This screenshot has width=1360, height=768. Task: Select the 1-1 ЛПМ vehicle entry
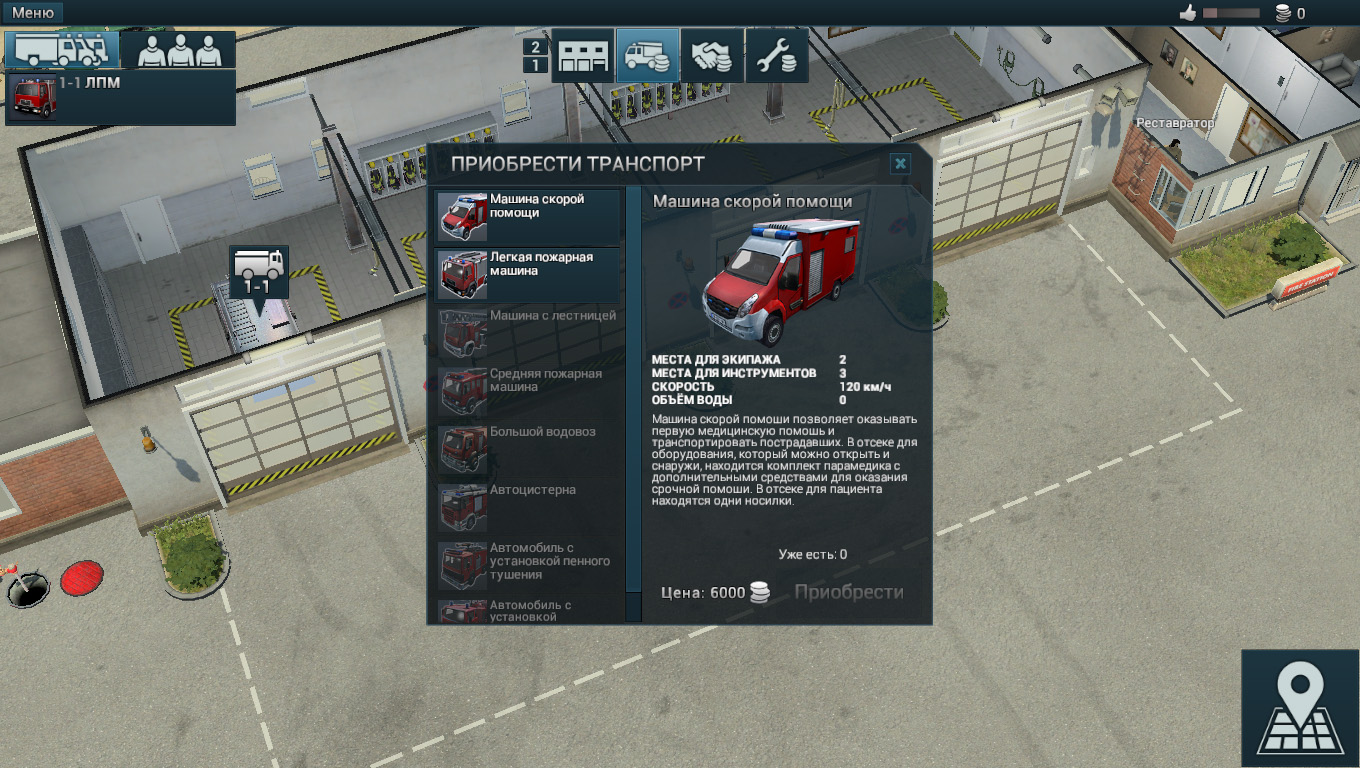(x=120, y=98)
